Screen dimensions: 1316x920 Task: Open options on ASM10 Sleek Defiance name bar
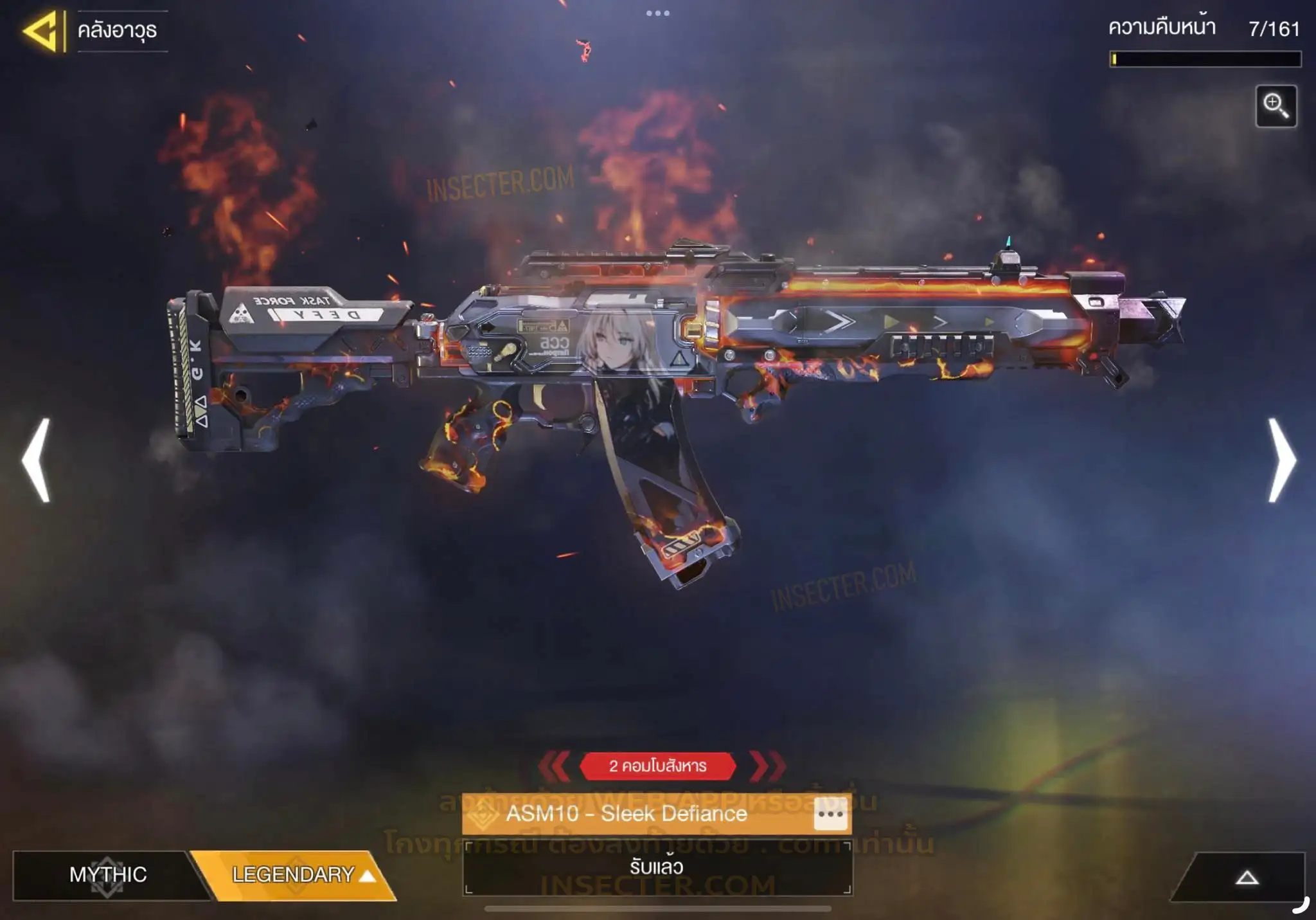tap(830, 814)
